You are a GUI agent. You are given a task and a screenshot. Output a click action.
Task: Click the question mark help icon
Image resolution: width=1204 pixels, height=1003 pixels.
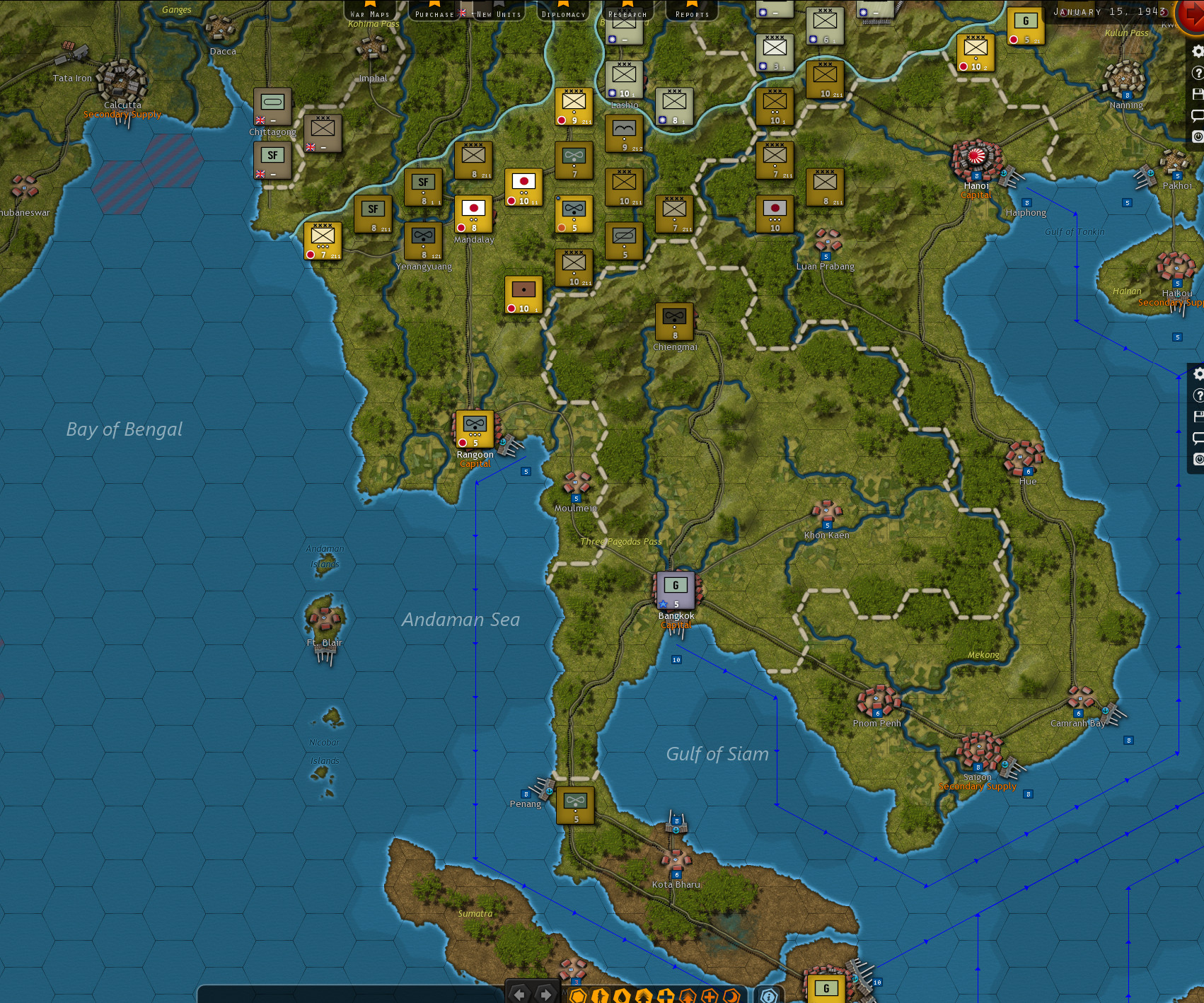coord(1199,72)
